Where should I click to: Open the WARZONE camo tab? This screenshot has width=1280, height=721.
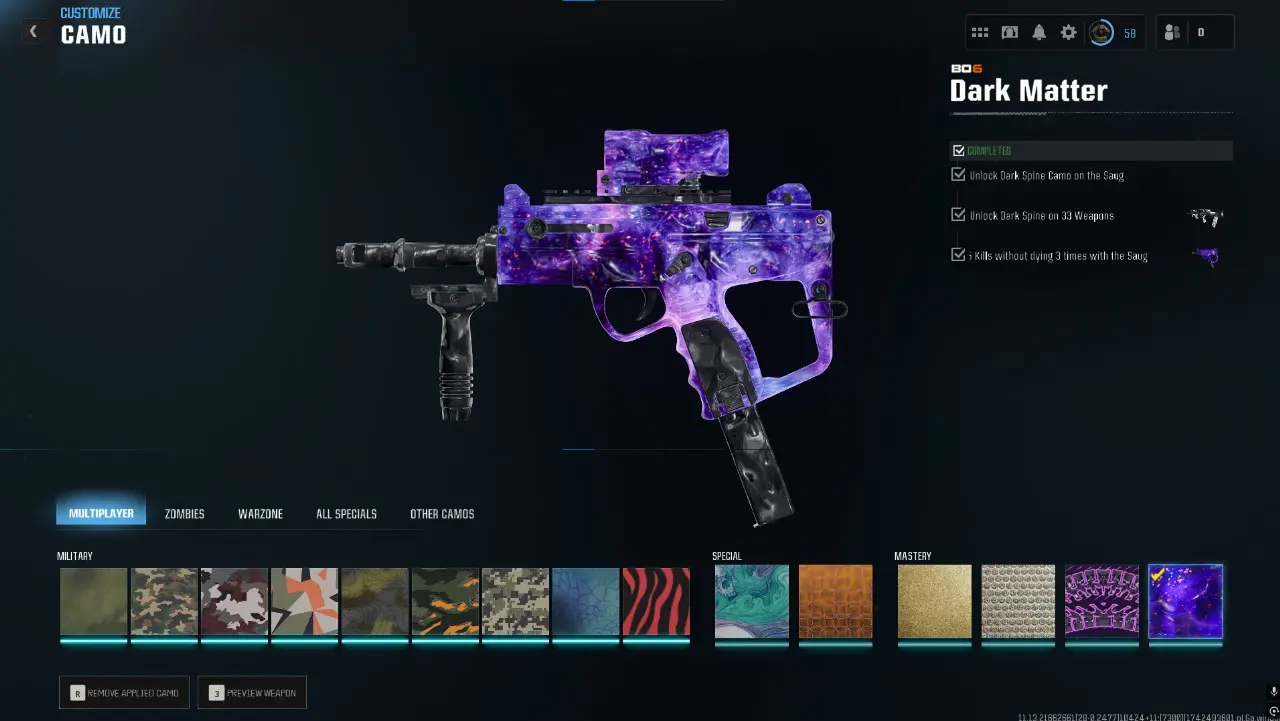(x=260, y=513)
